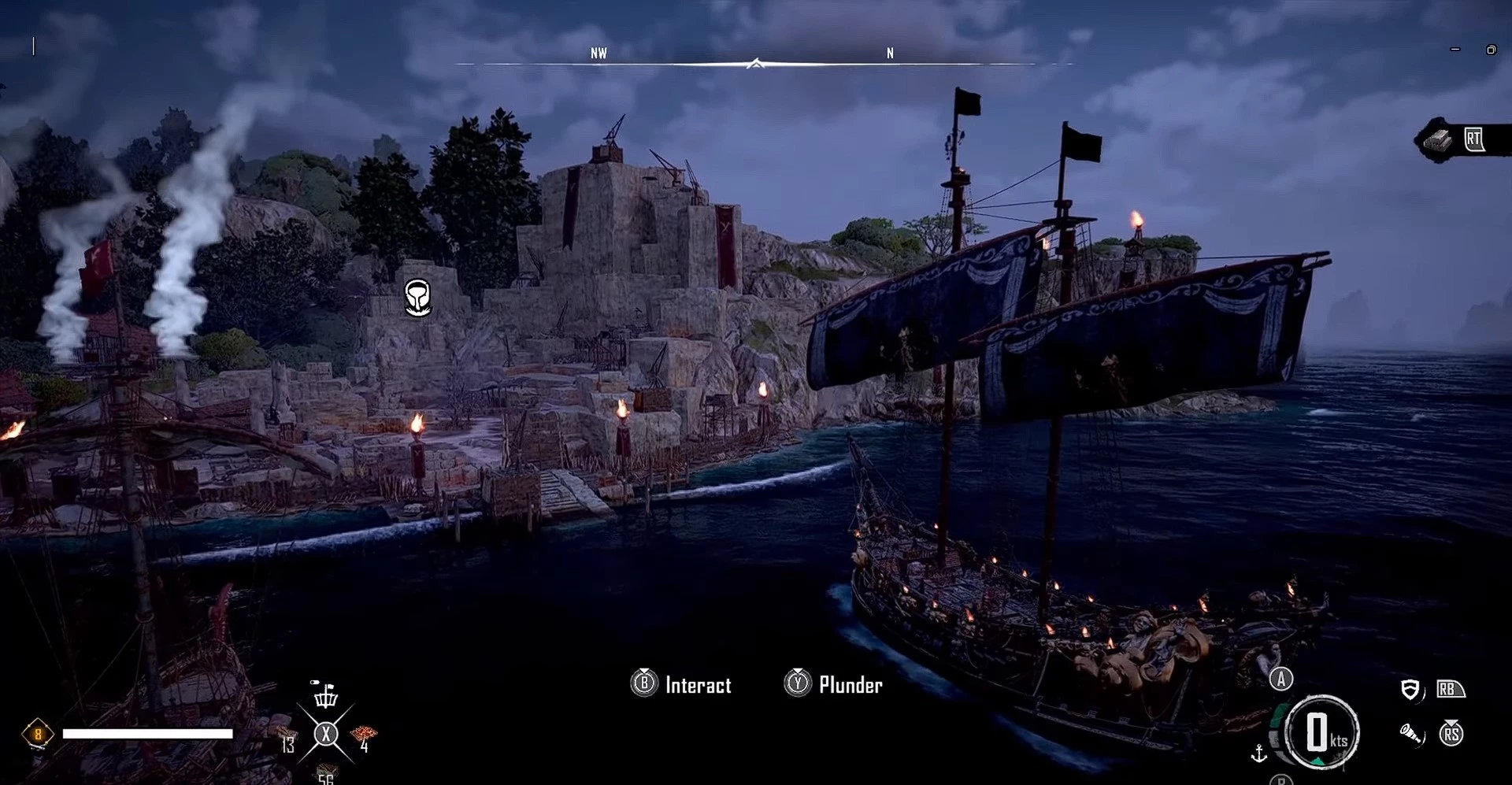Activate the brace shield icon

pyautogui.click(x=1410, y=690)
